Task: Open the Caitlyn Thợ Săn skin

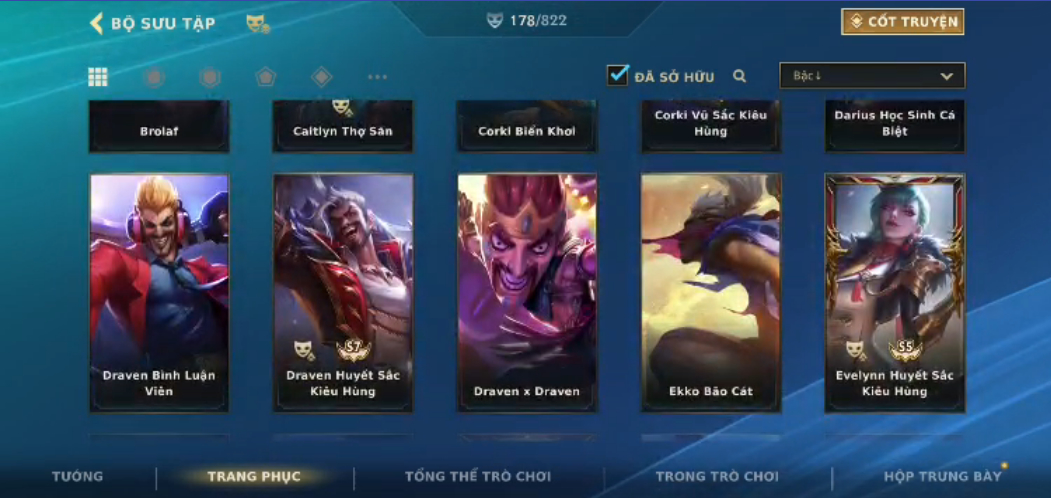Action: point(343,127)
